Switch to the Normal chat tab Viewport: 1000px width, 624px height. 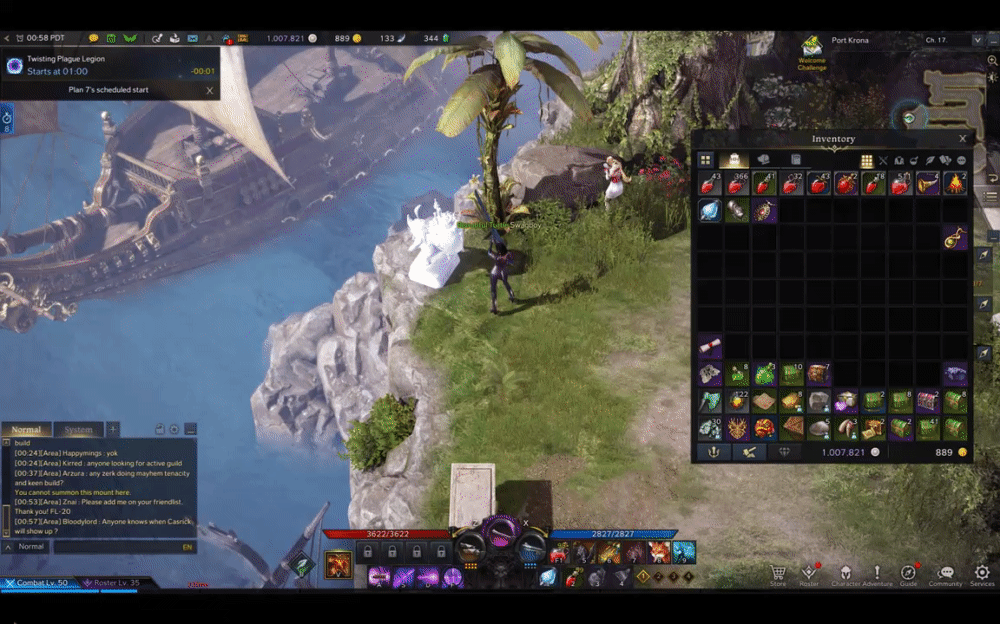pyautogui.click(x=27, y=430)
